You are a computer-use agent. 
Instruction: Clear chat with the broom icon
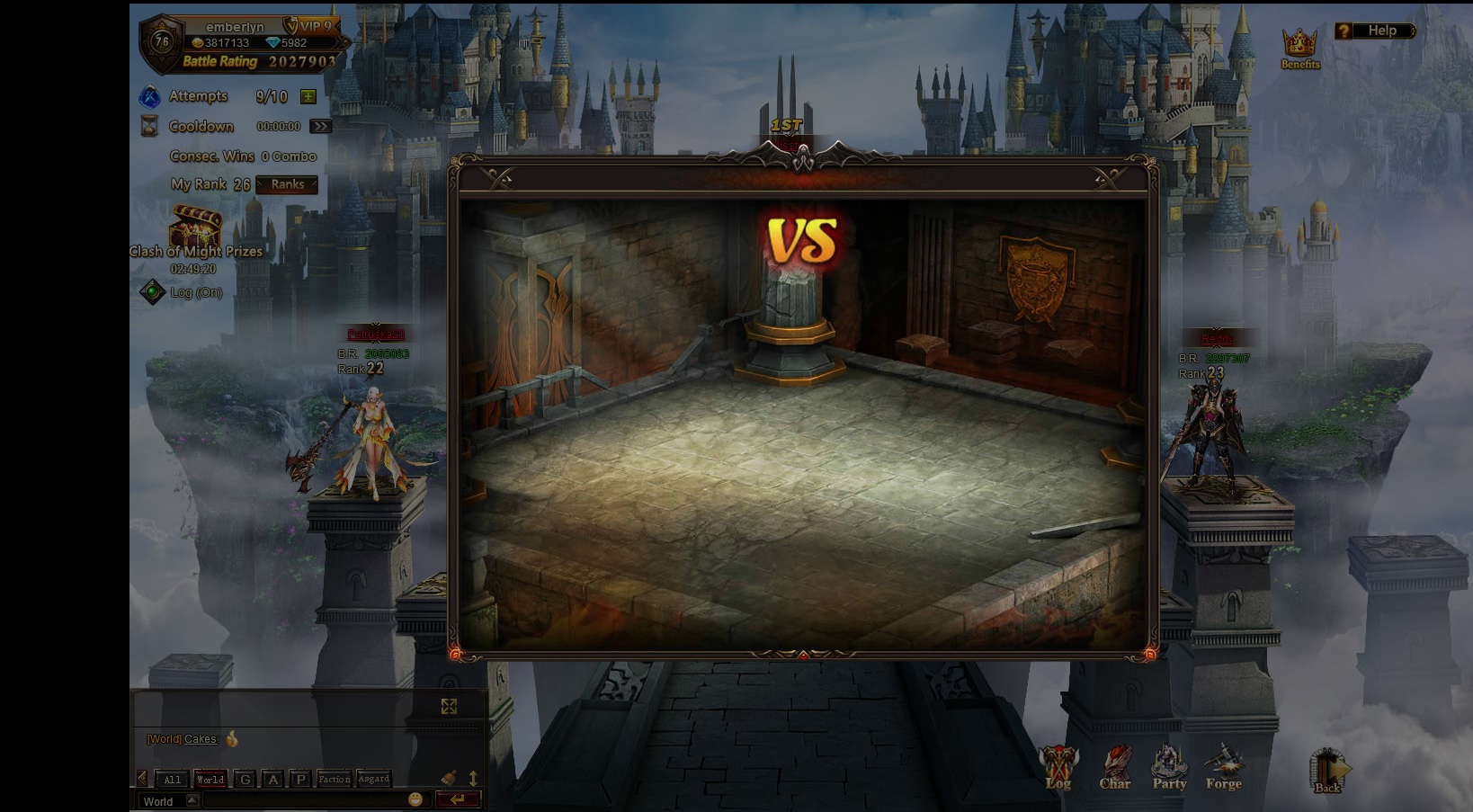(x=449, y=779)
